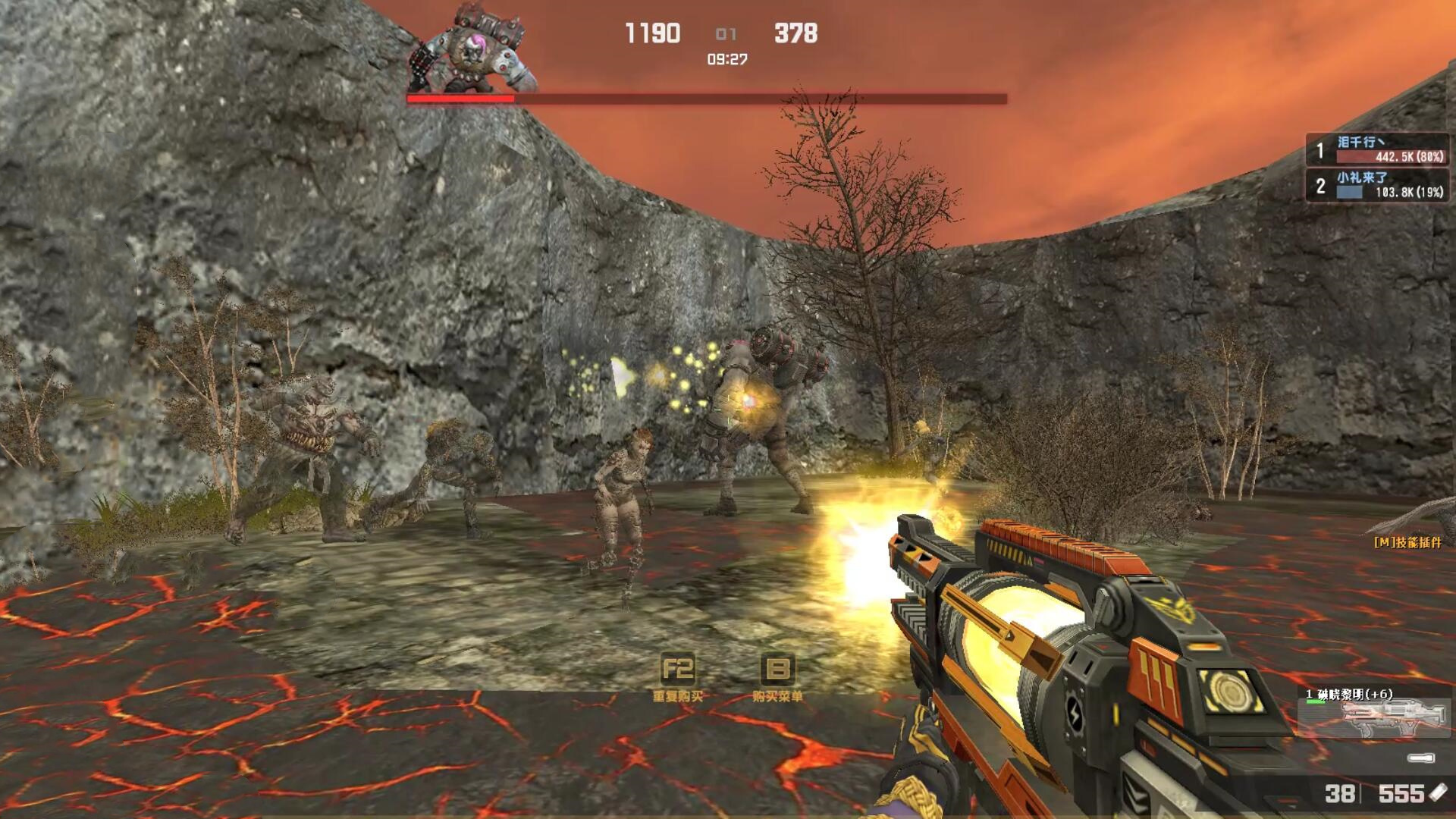The width and height of the screenshot is (1456, 819).
Task: Select the 泪千行 damage ranking row
Action: tap(1377, 149)
